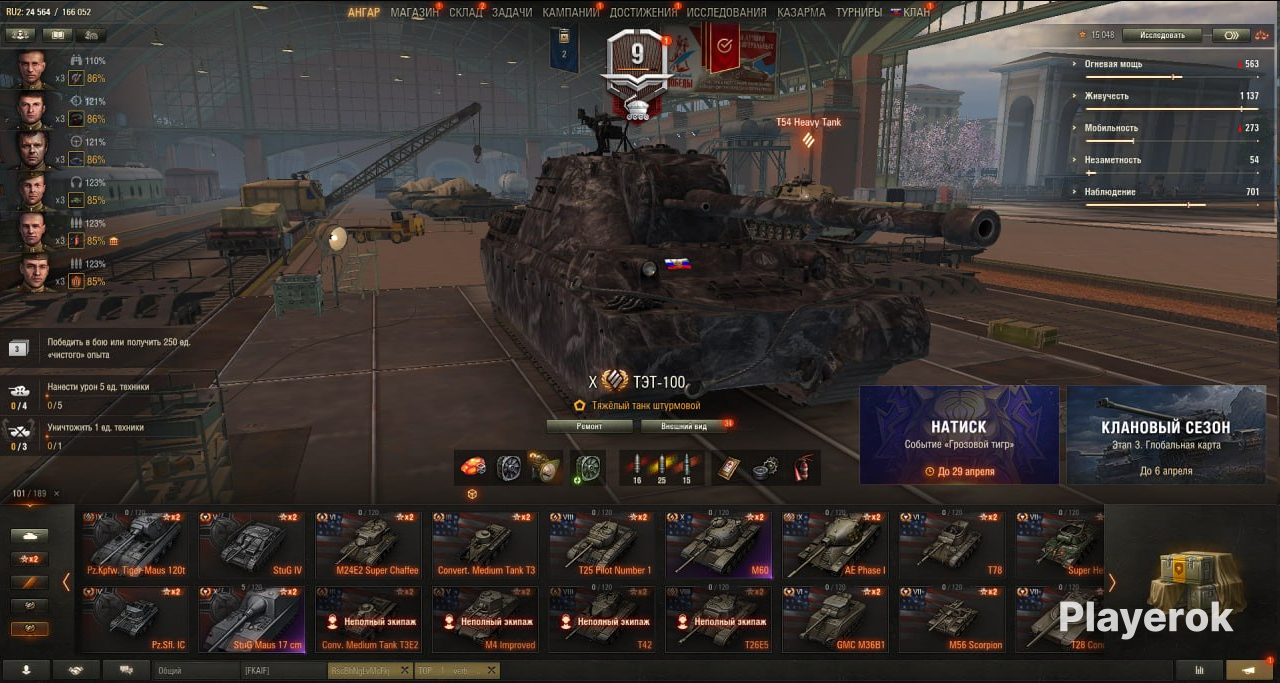The height and width of the screenshot is (683, 1280).
Task: Open the Казарма tab
Action: coord(801,12)
